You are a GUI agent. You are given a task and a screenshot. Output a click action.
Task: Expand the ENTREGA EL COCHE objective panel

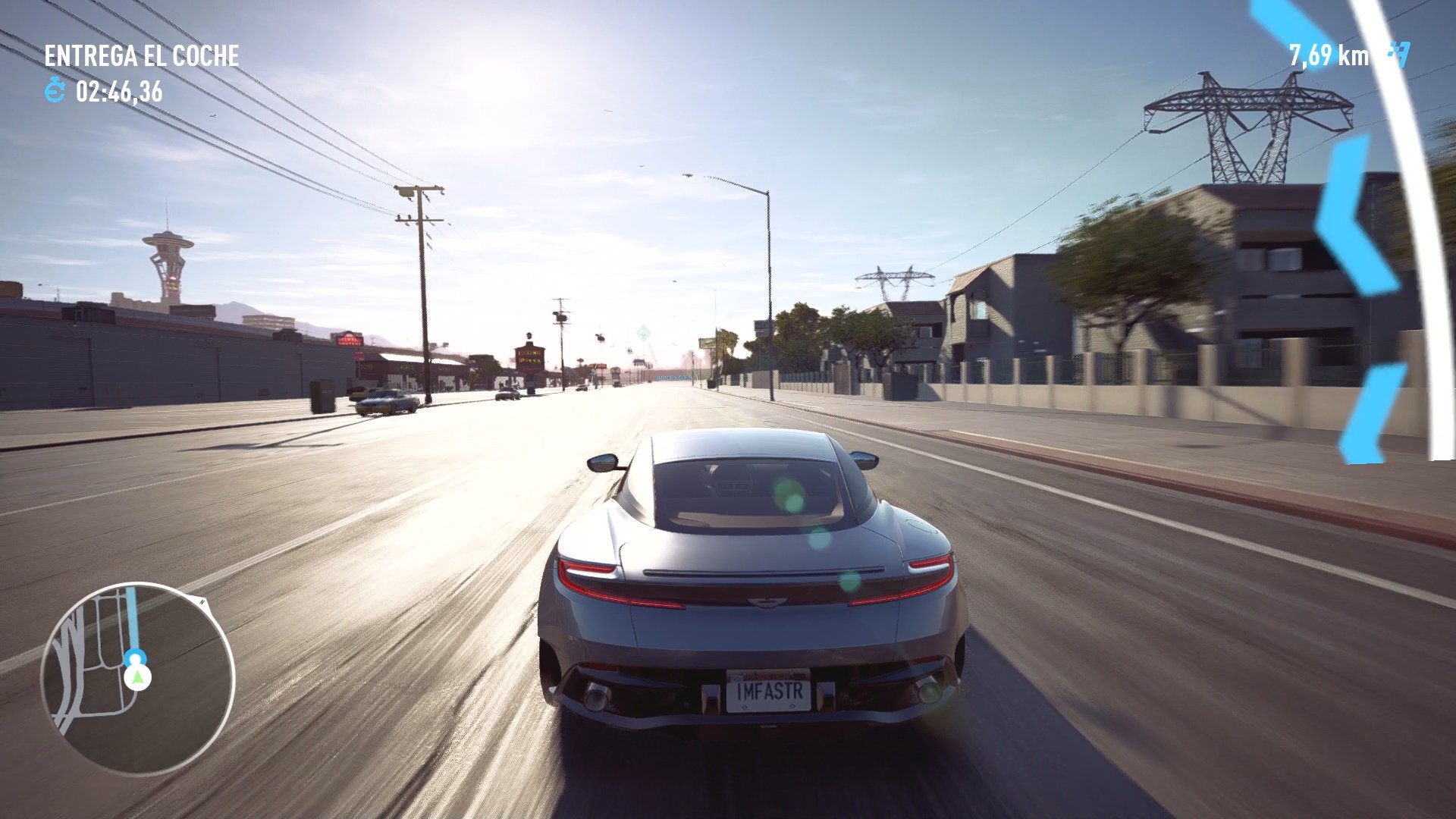click(x=141, y=55)
